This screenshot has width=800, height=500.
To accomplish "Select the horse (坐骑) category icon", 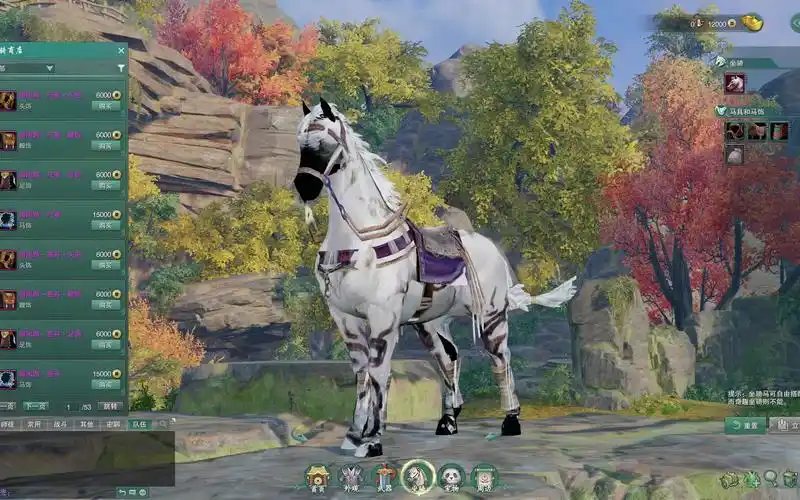I will [x=418, y=477].
